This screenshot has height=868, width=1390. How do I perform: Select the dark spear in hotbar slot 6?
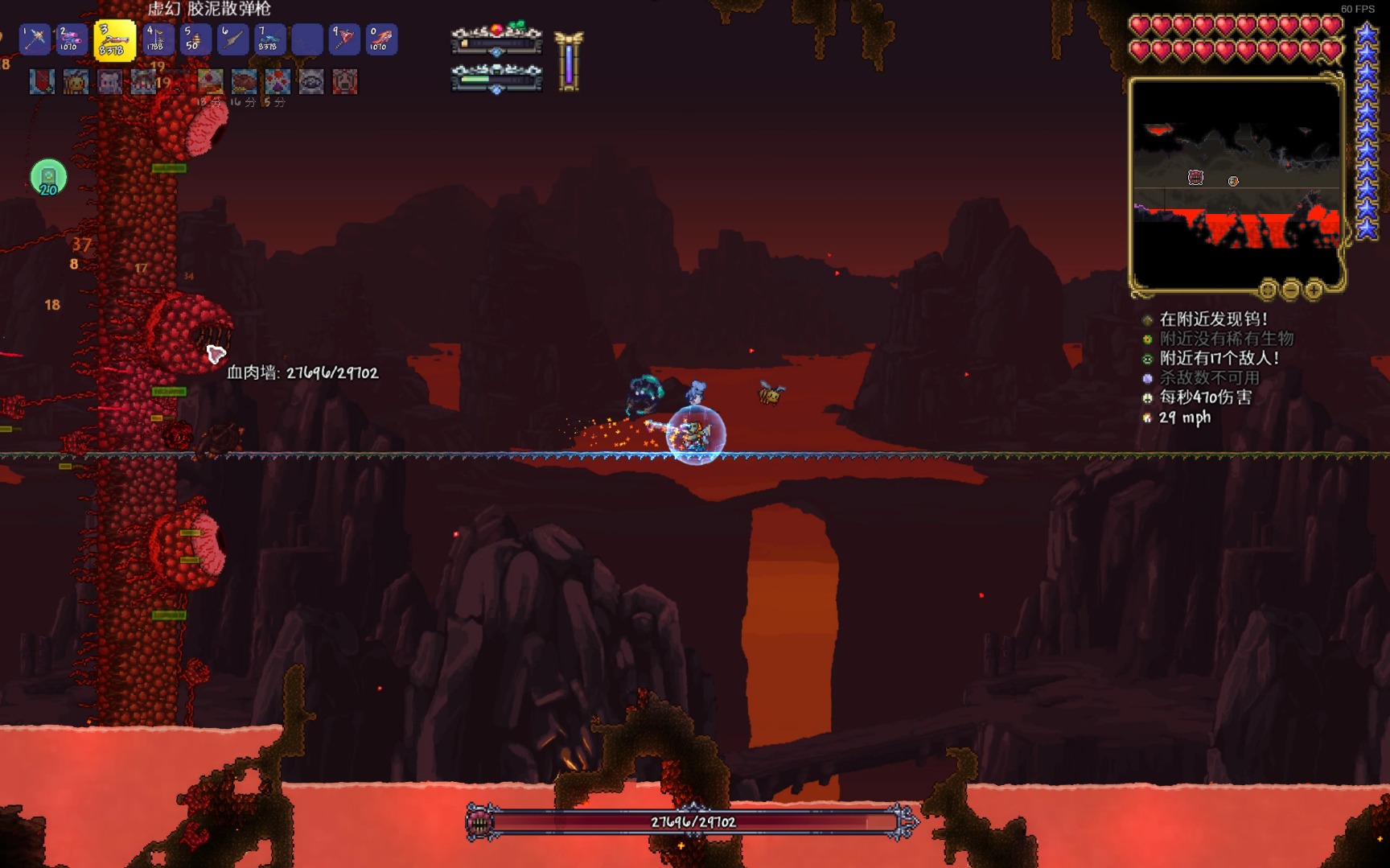pyautogui.click(x=232, y=39)
